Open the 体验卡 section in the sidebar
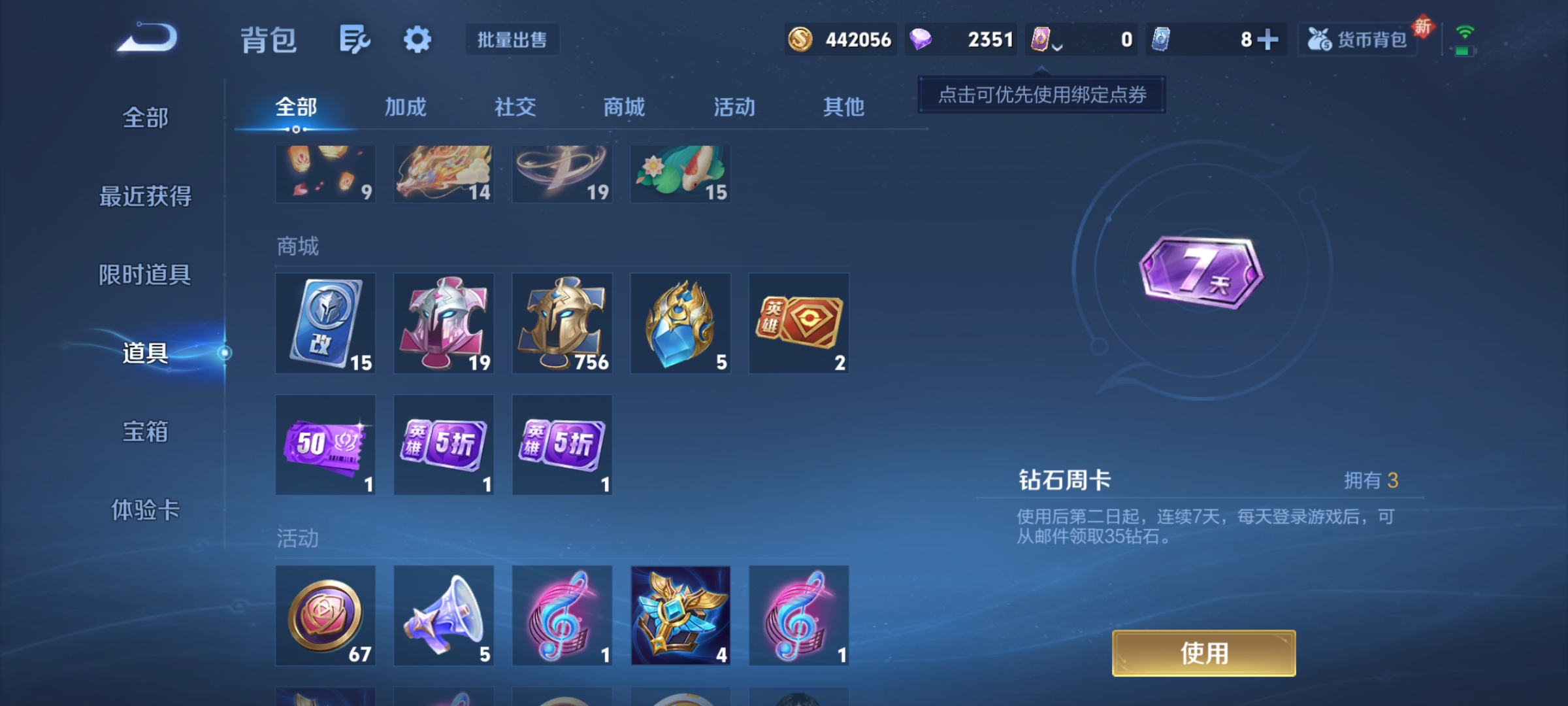The height and width of the screenshot is (706, 1568). [145, 513]
